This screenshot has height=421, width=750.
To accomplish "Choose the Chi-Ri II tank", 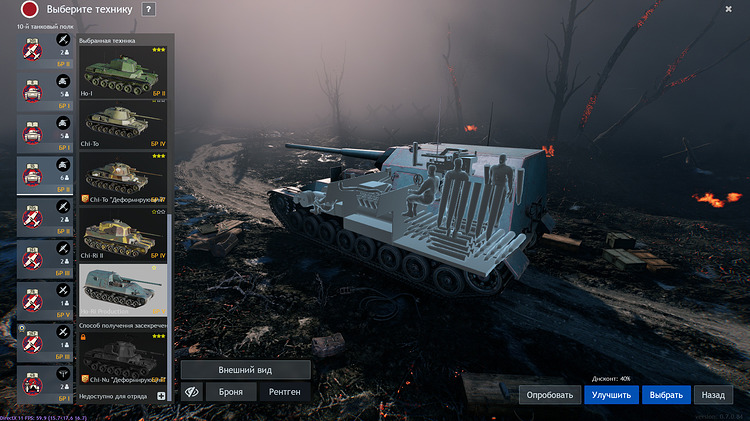I will 123,236.
